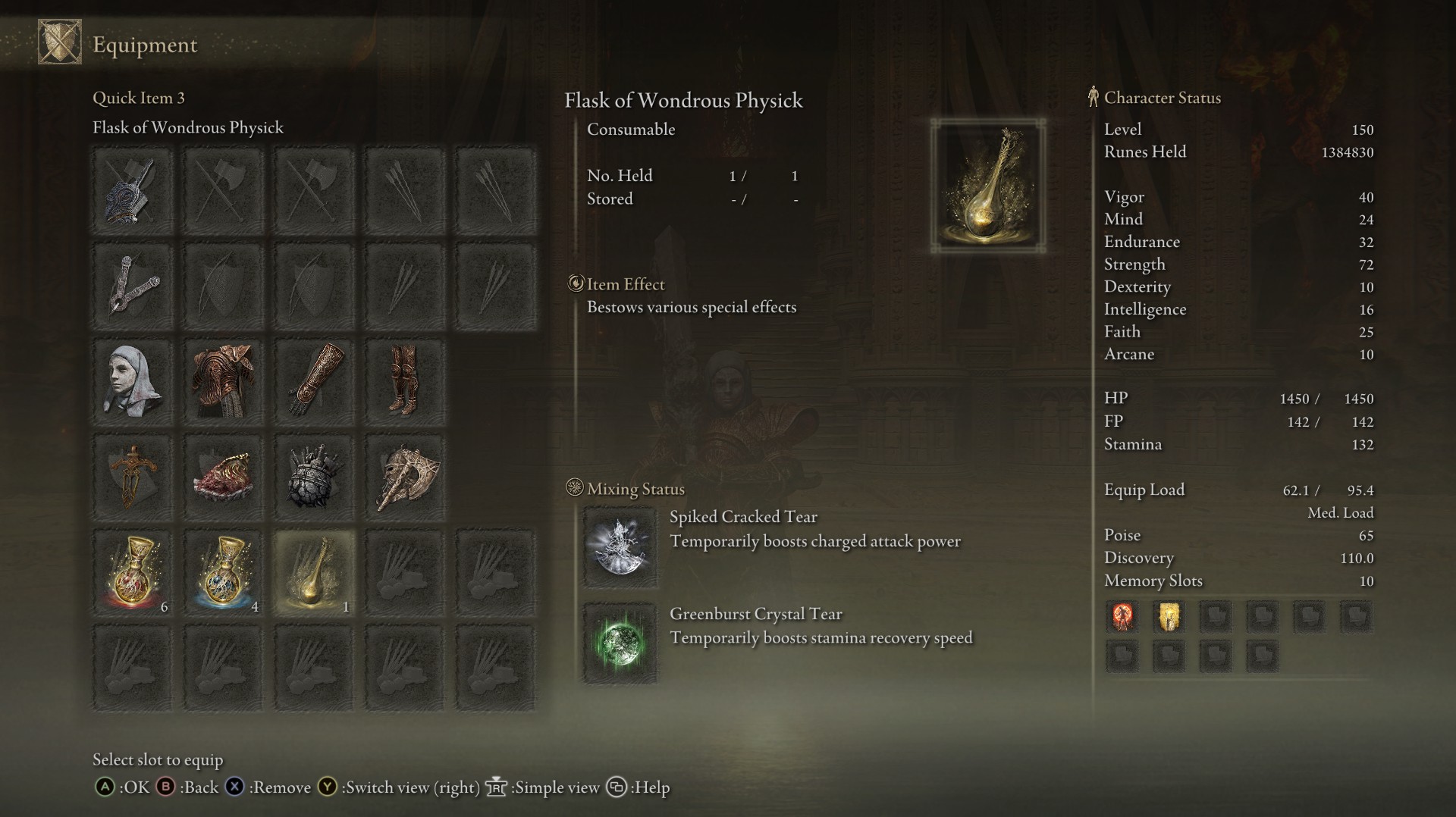Choose the copper gauntlets slot
This screenshot has width=1456, height=817.
pos(314,381)
